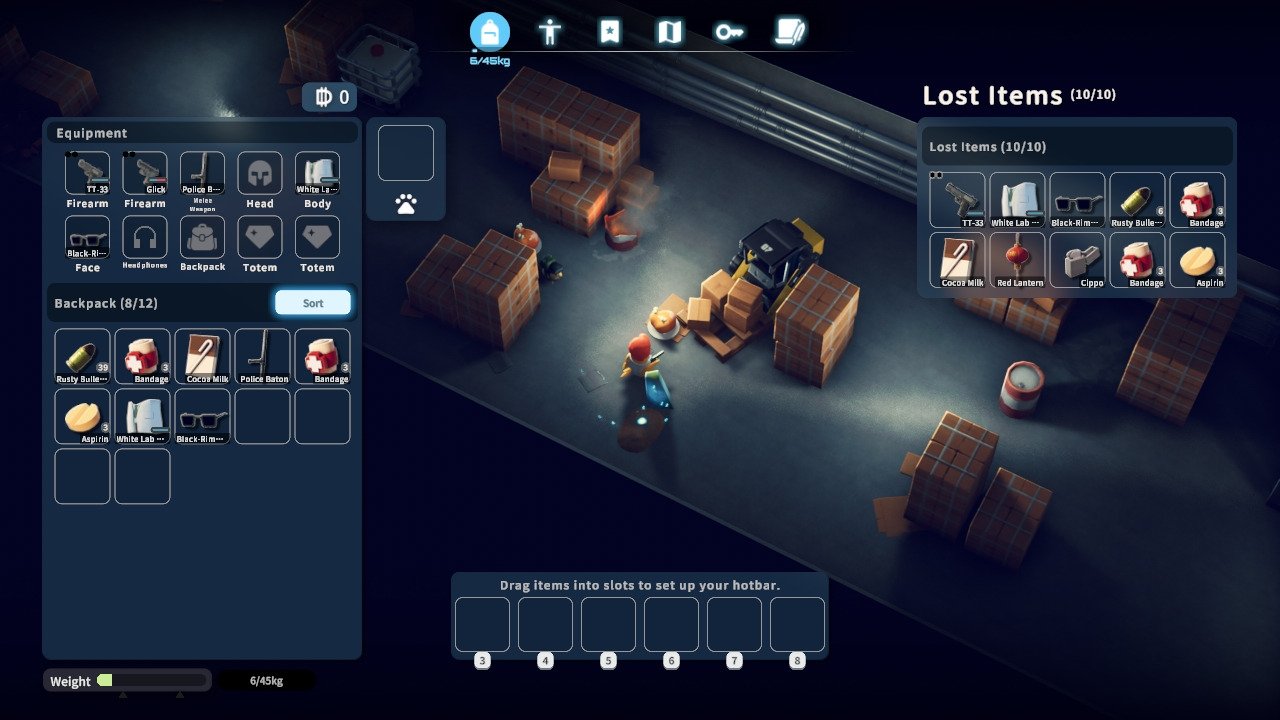The image size is (1280, 720).
Task: Select Cocoa Milk in the backpack
Action: coord(202,356)
